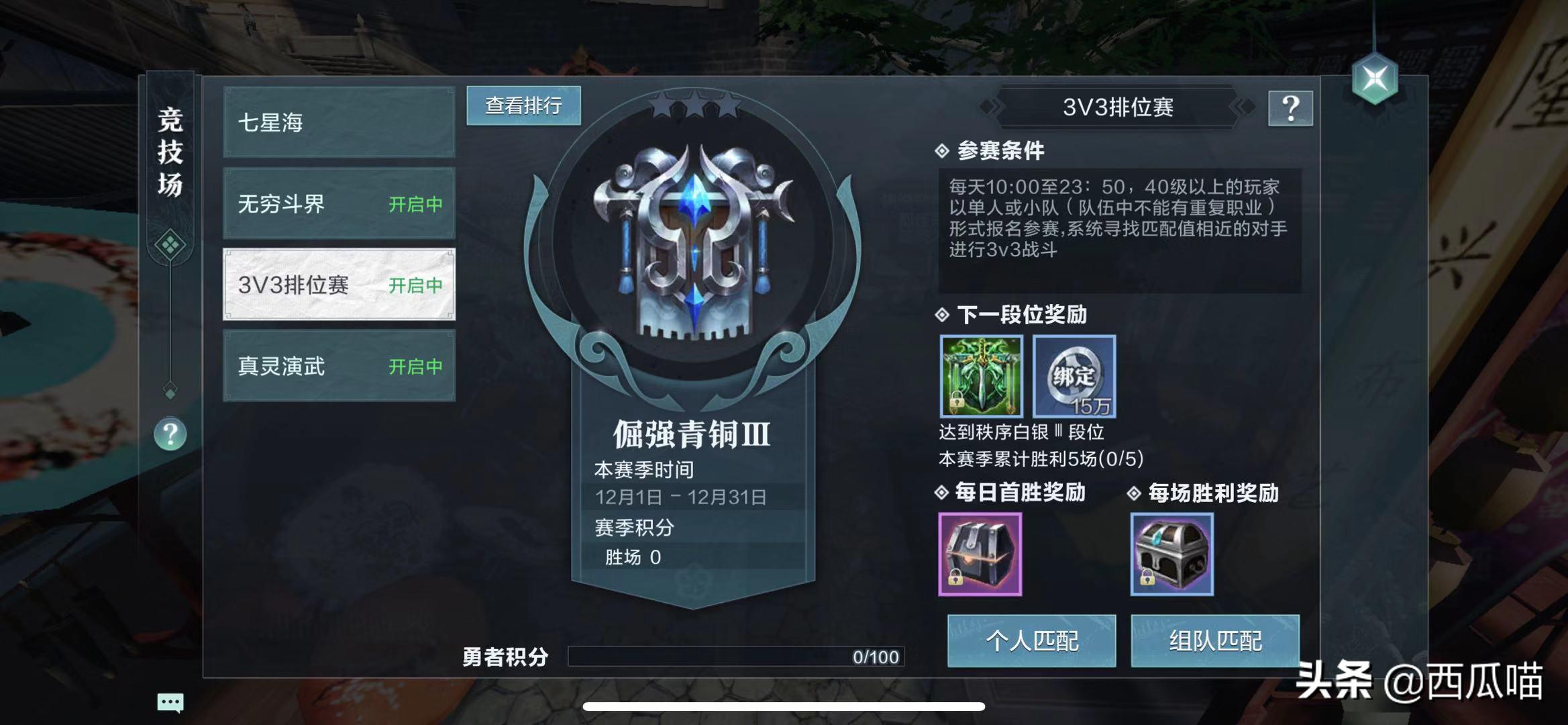The width and height of the screenshot is (1568, 725).
Task: Start team queue with 组队匹配
Action: click(x=1215, y=641)
